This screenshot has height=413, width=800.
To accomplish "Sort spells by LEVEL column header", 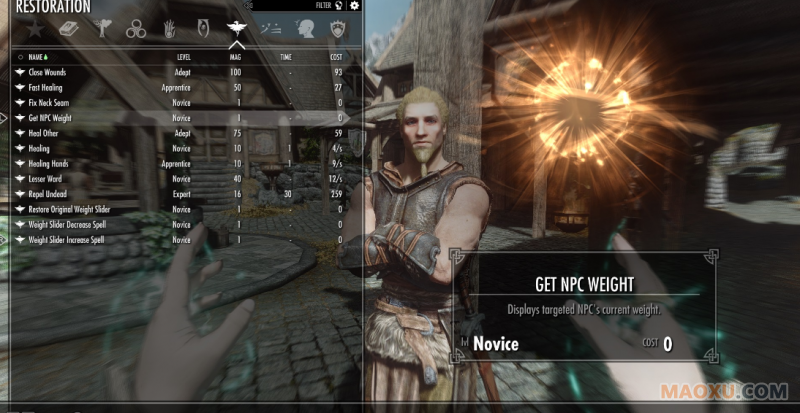I will (x=184, y=57).
